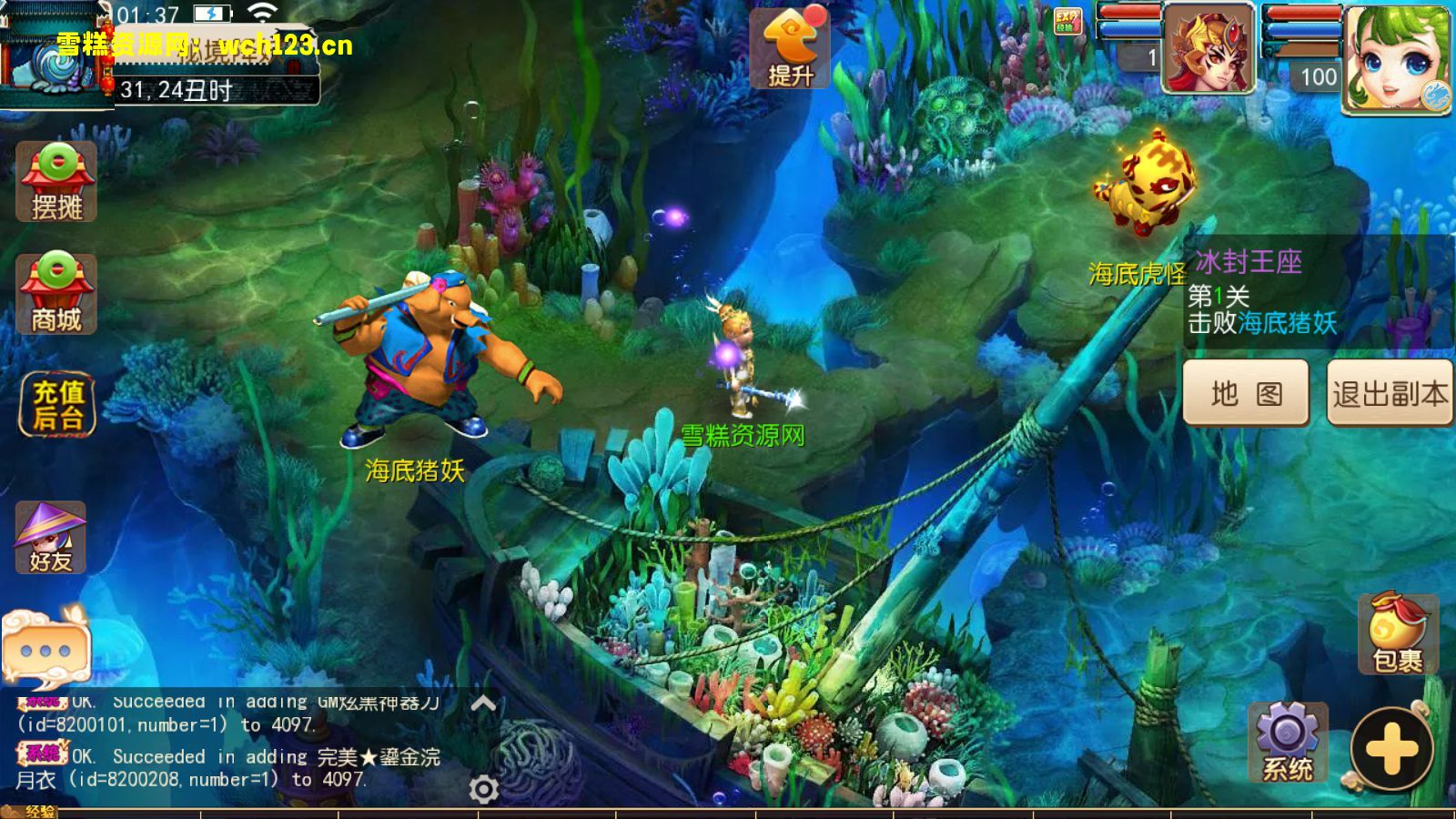The width and height of the screenshot is (1456, 819).
Task: Open the green-haired player character portrait
Action: (1397, 58)
